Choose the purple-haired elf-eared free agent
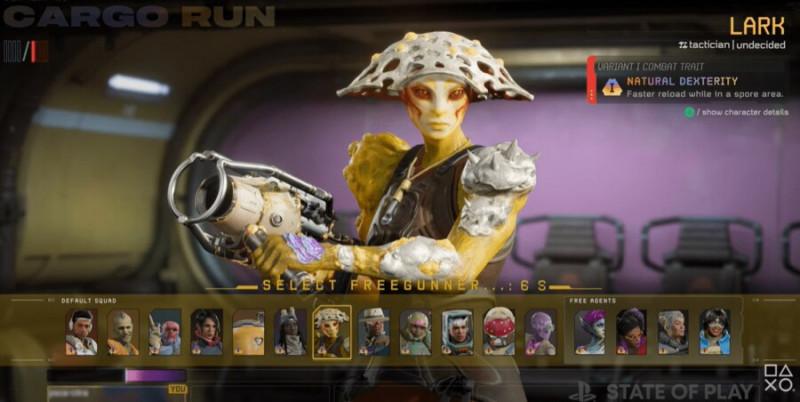Image resolution: width=800 pixels, height=402 pixels. 589,332
